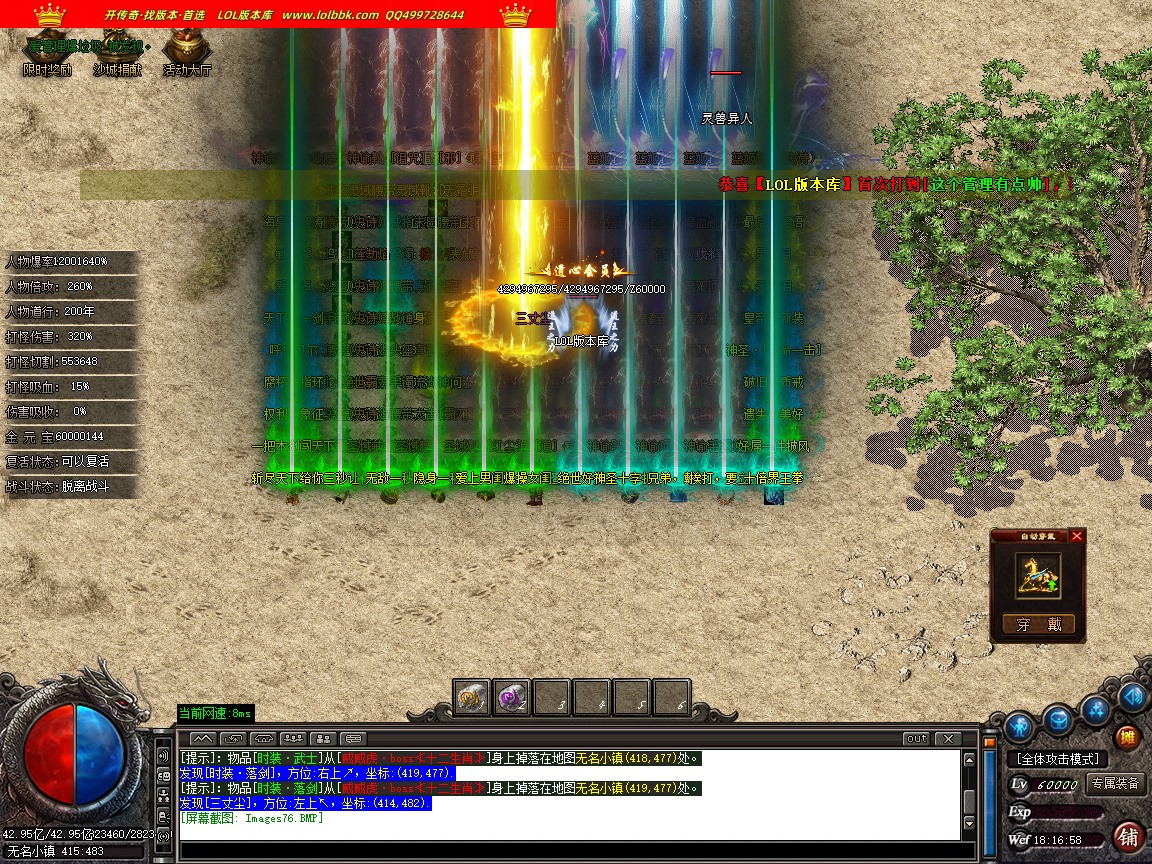Open the bag chest orb icon
Viewport: 1152px width, 864px height.
click(1058, 718)
